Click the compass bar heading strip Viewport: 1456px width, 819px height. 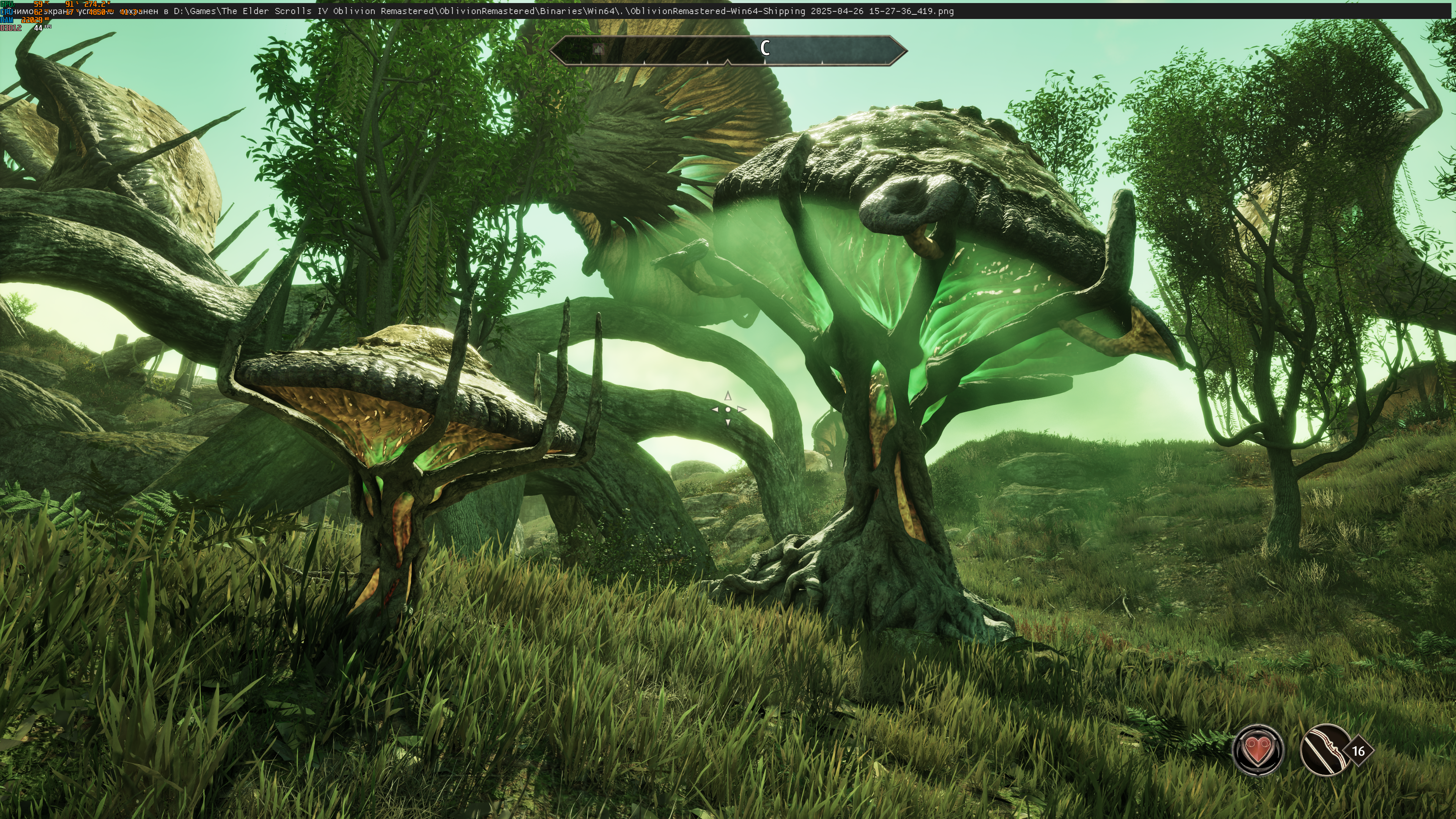(728, 50)
